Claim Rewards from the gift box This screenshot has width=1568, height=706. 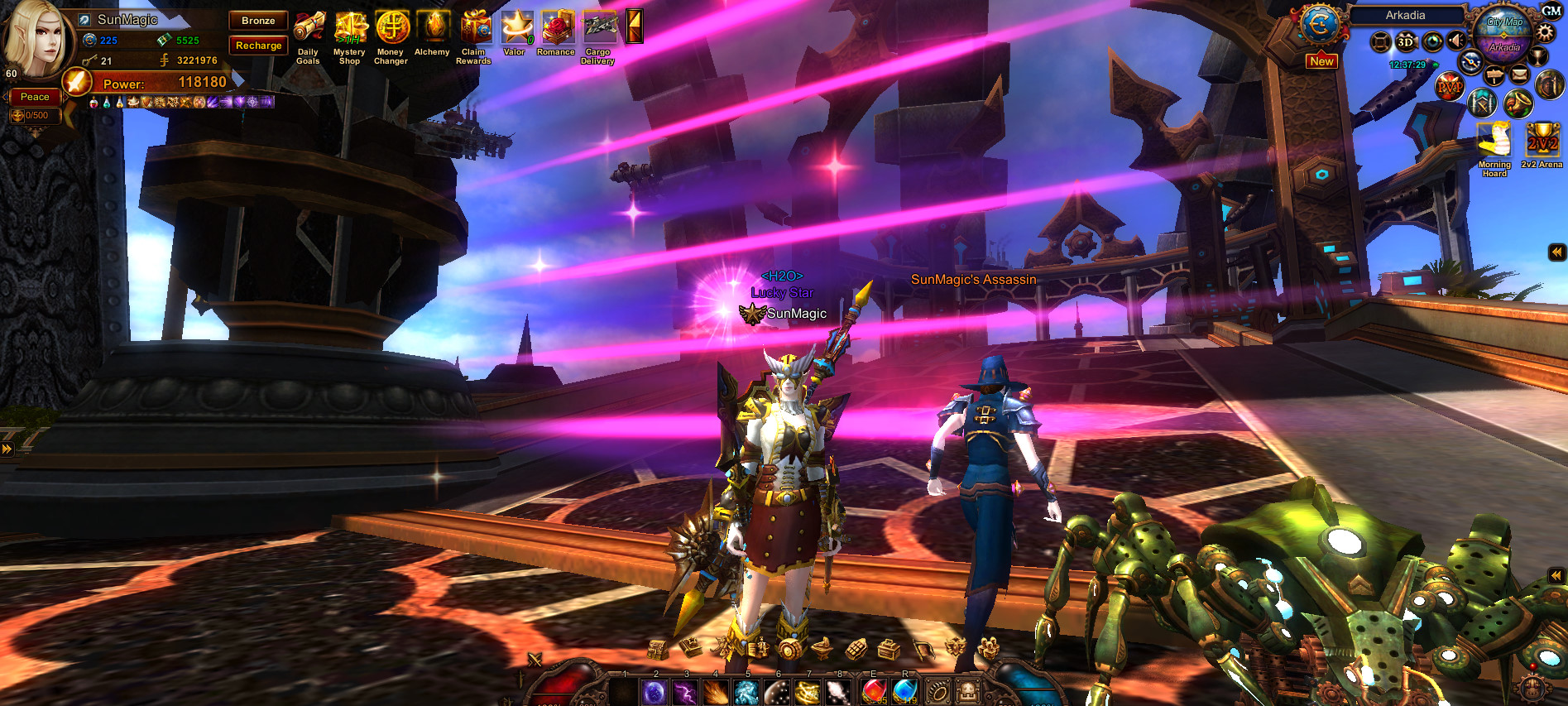coord(475,27)
